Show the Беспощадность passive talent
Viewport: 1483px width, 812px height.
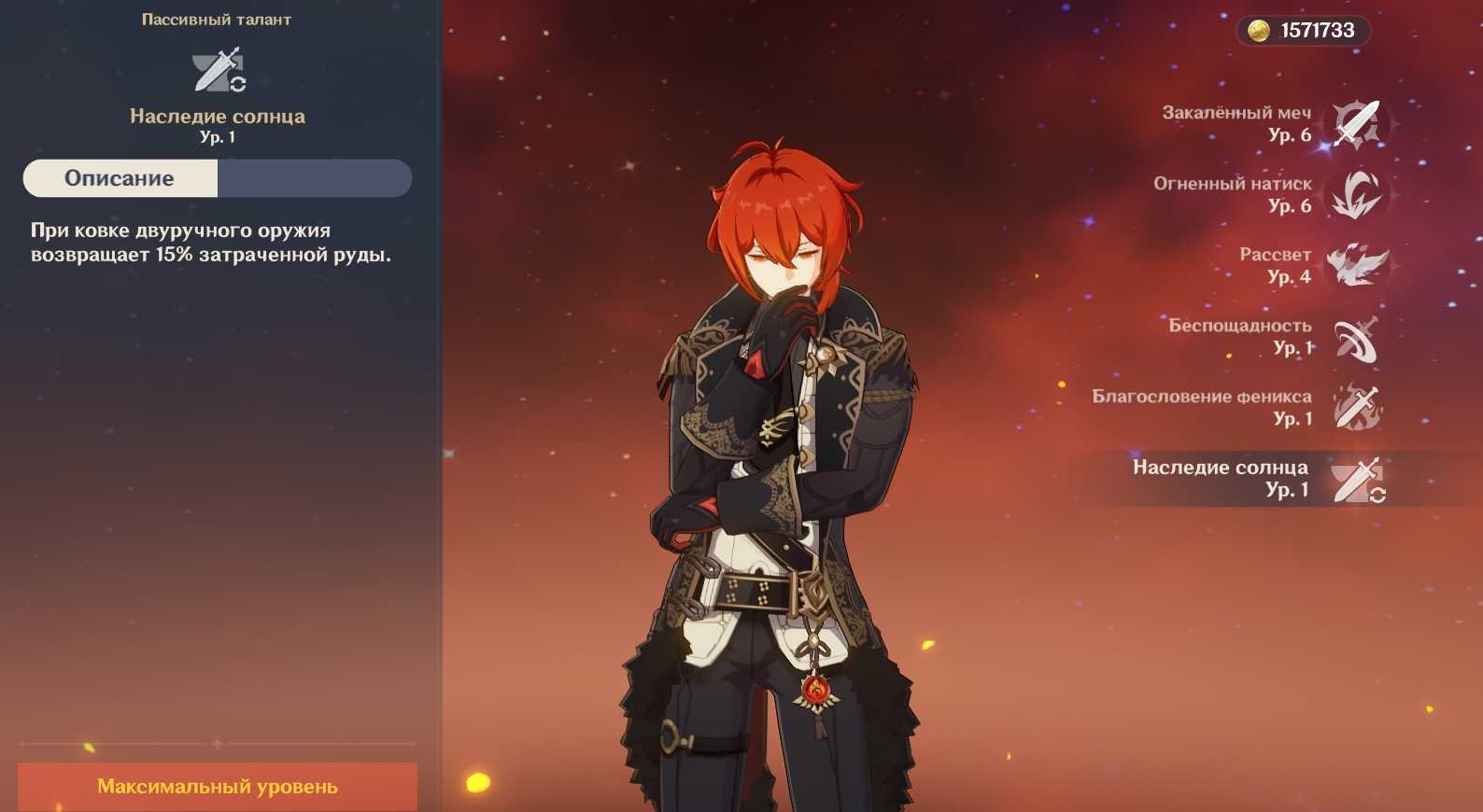(x=1355, y=337)
